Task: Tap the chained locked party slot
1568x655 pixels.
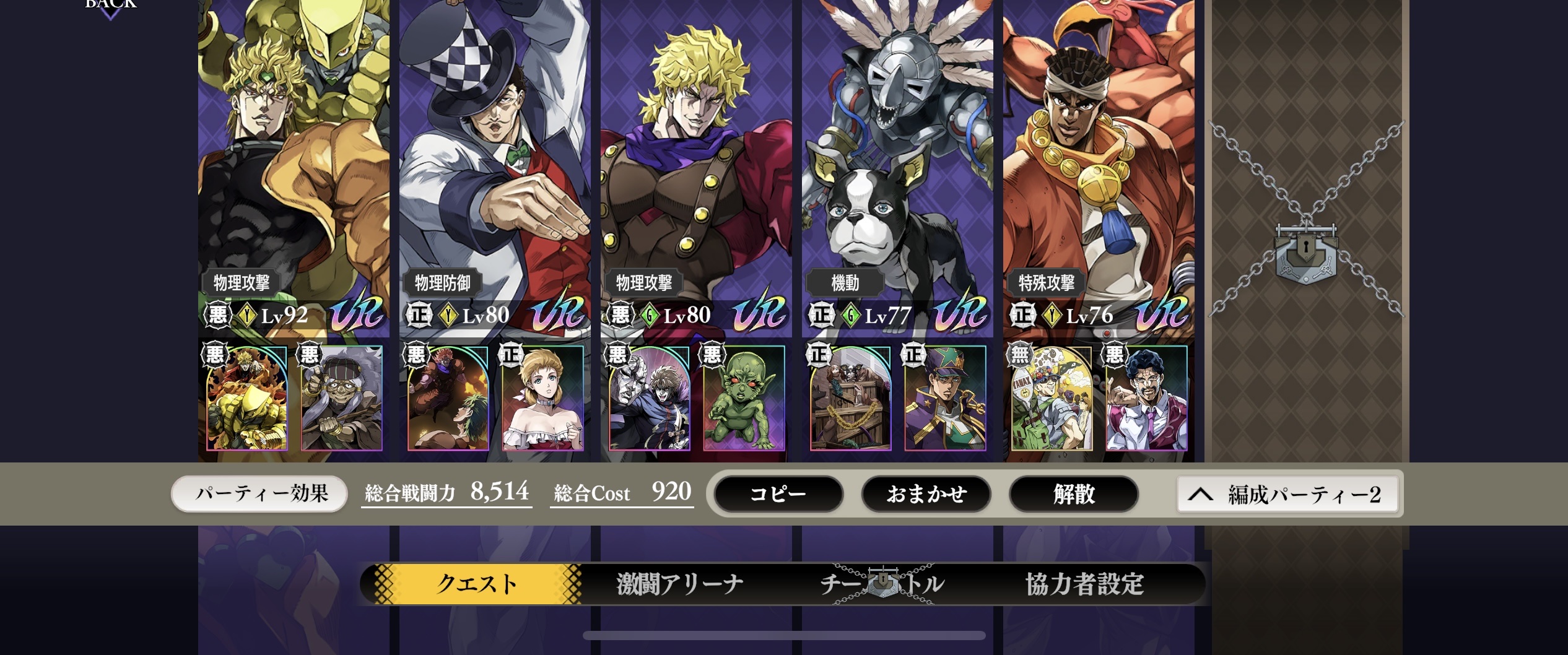Action: pos(1306,248)
